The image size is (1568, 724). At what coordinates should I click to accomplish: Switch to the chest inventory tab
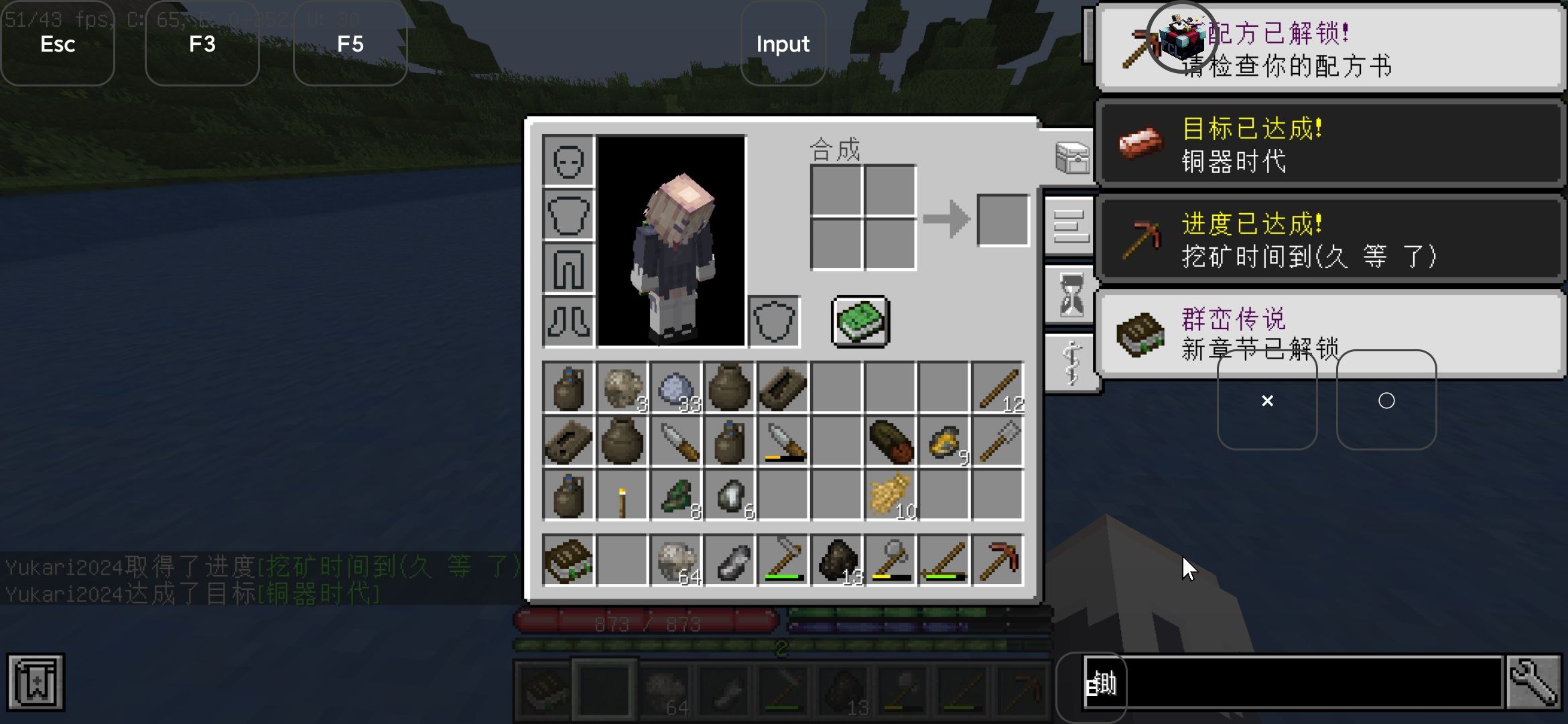coord(1071,158)
